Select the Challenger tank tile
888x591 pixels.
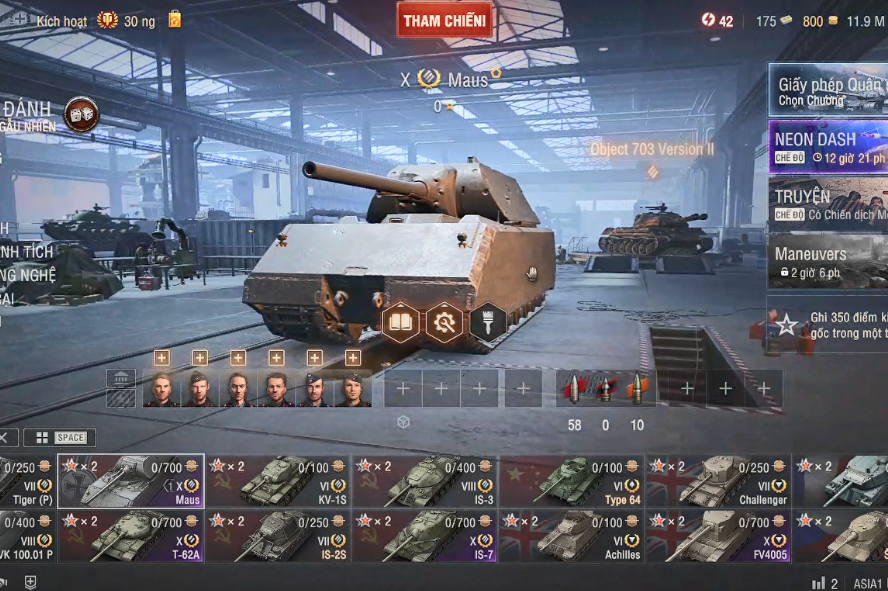pos(718,481)
